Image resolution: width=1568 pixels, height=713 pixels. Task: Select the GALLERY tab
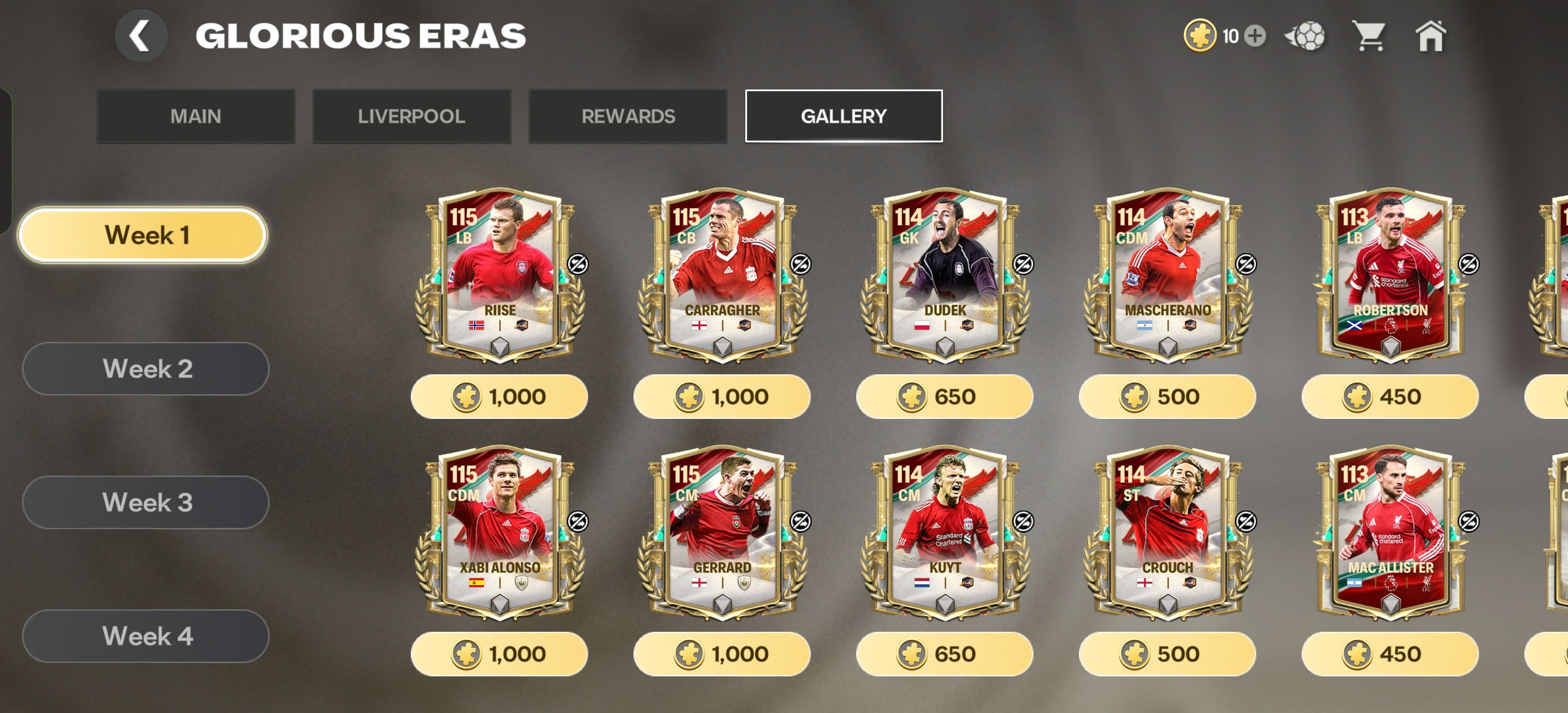point(843,116)
